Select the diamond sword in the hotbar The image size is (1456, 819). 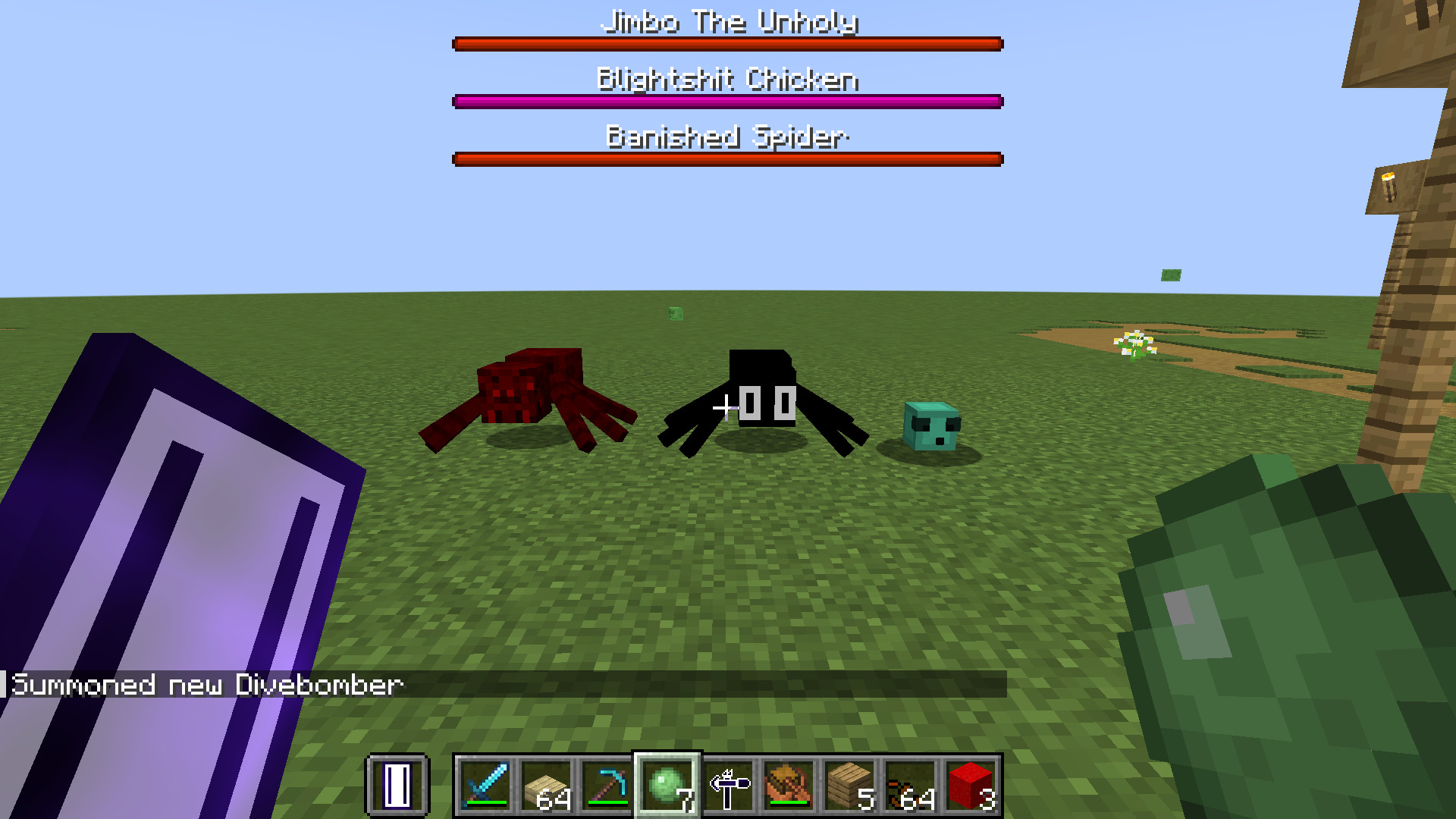point(485,785)
